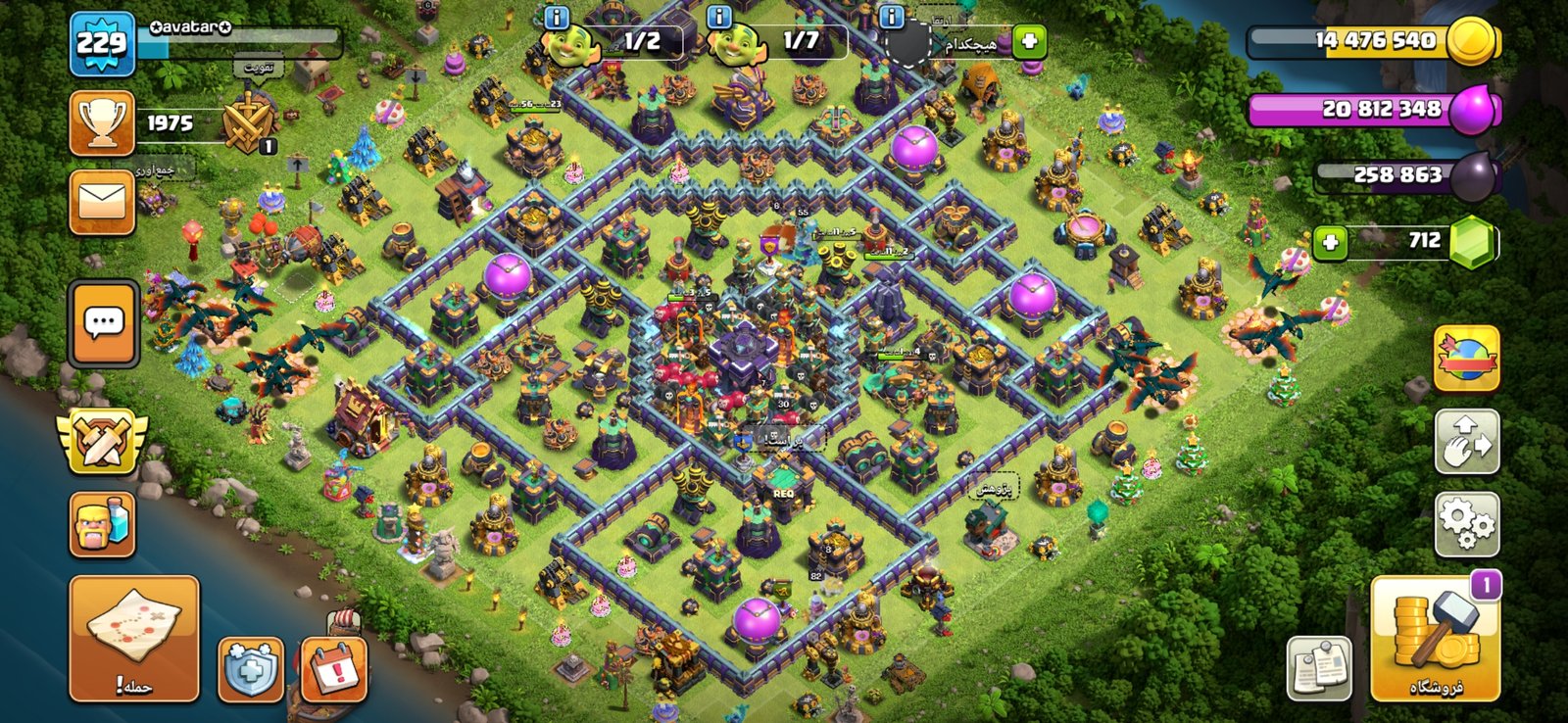Show info for the 1/2 builder counter
This screenshot has width=1568, height=723.
coord(557,18)
